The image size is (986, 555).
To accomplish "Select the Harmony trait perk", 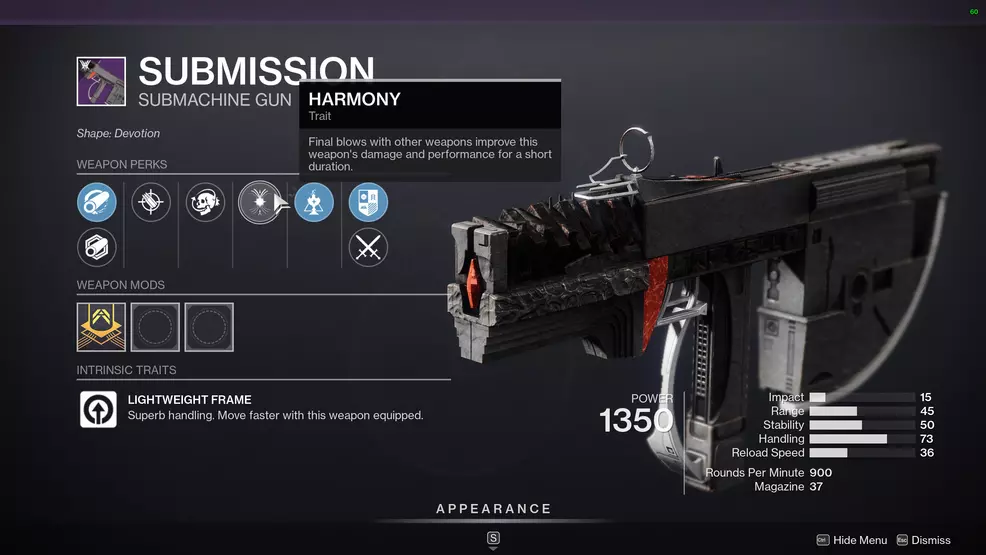I will pyautogui.click(x=259, y=203).
